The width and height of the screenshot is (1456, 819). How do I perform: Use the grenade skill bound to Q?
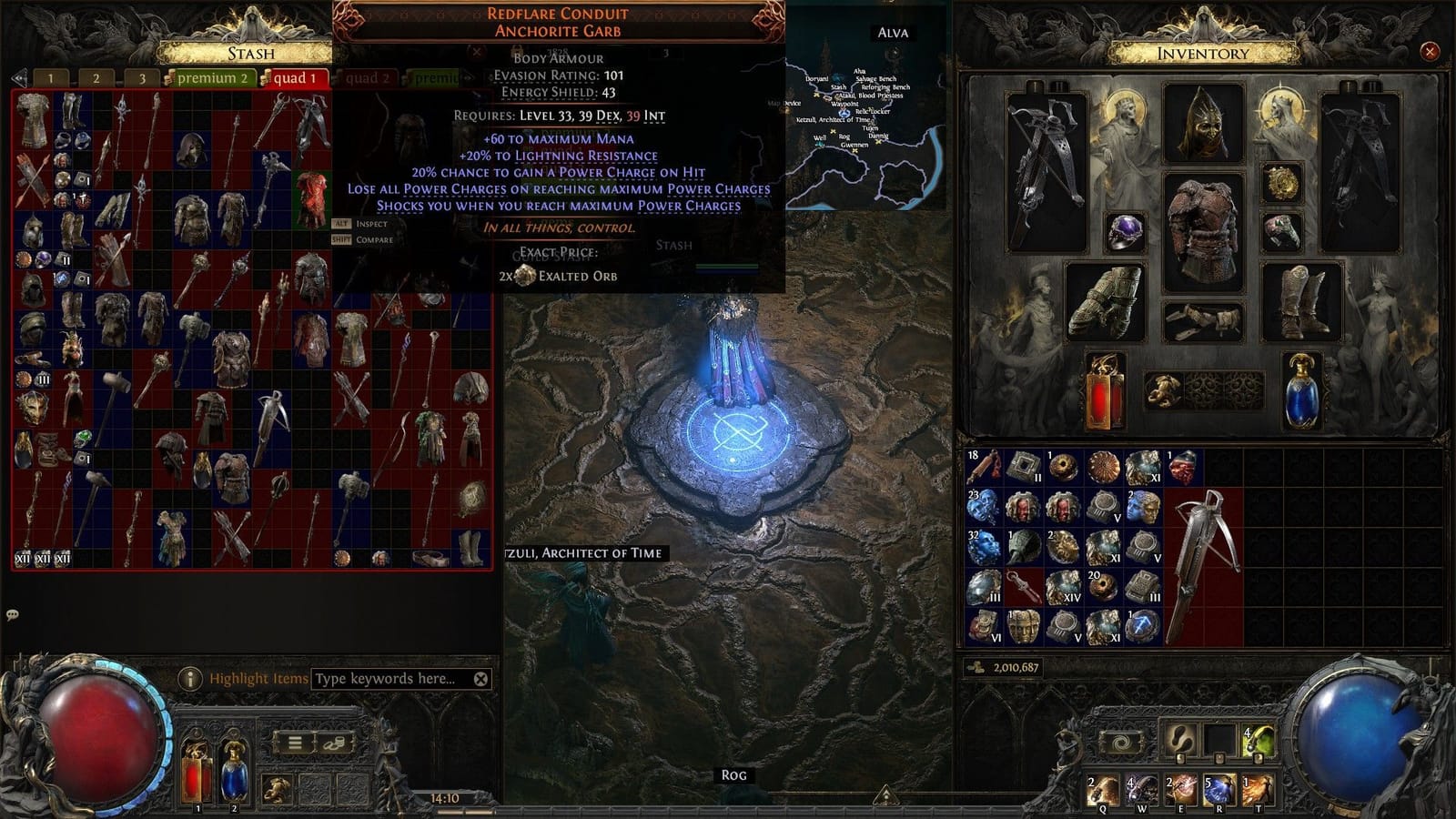pyautogui.click(x=1103, y=790)
